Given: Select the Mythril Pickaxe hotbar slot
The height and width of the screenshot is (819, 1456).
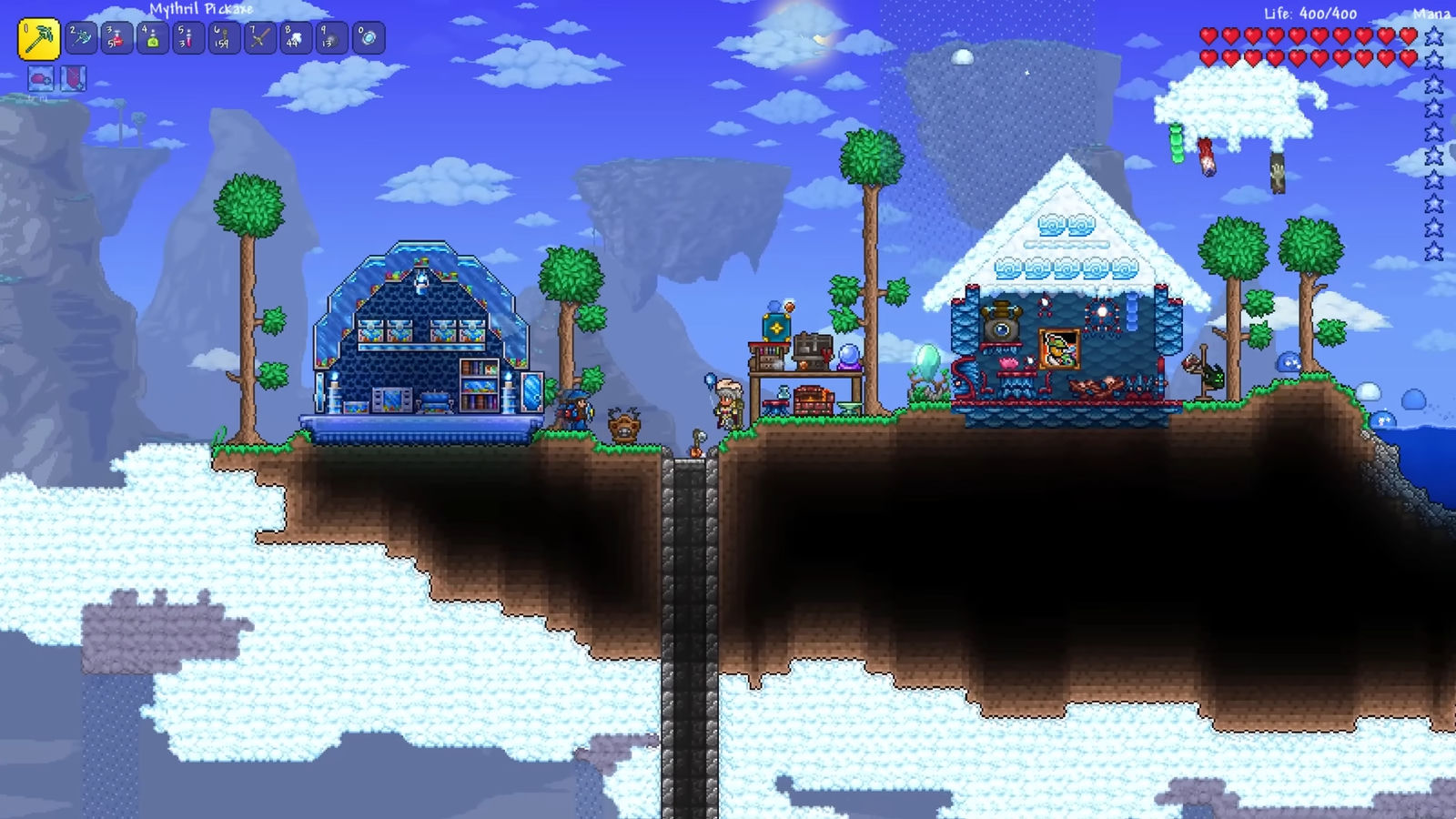Looking at the screenshot, I should [38, 39].
